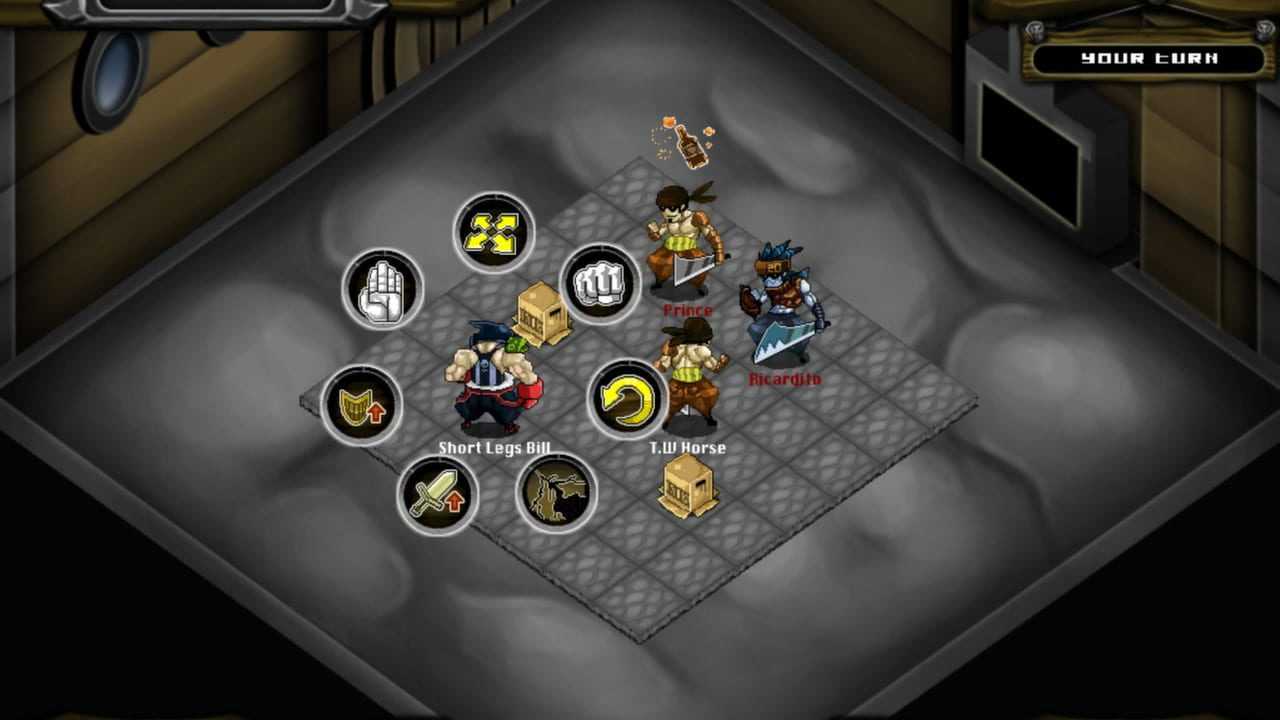
Task: Choose the white fist attack action
Action: [x=600, y=284]
